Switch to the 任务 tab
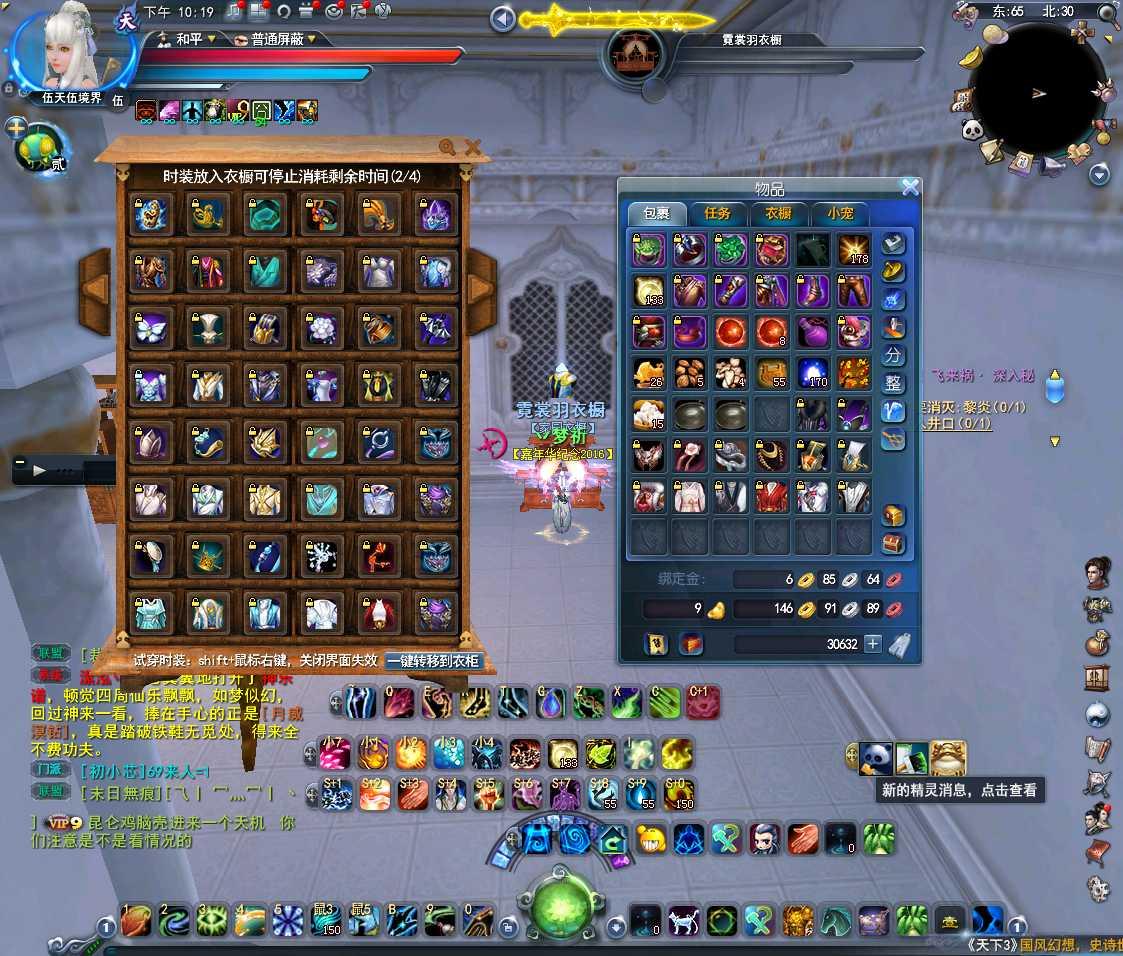 717,213
